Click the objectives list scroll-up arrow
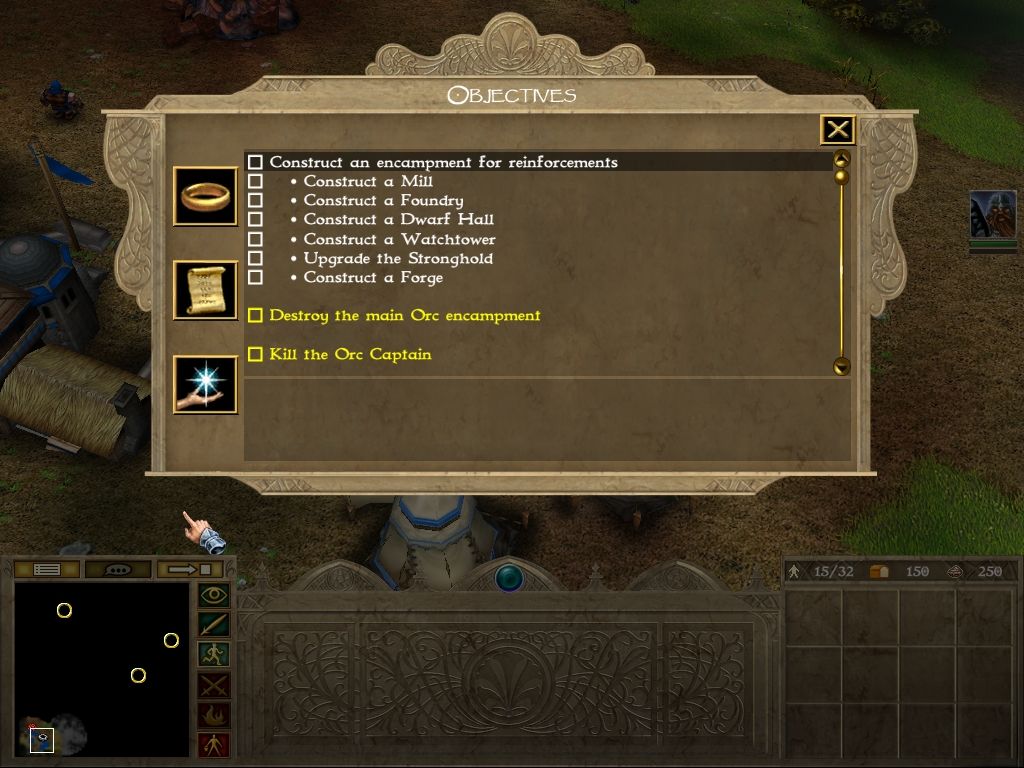This screenshot has width=1024, height=768. (841, 159)
